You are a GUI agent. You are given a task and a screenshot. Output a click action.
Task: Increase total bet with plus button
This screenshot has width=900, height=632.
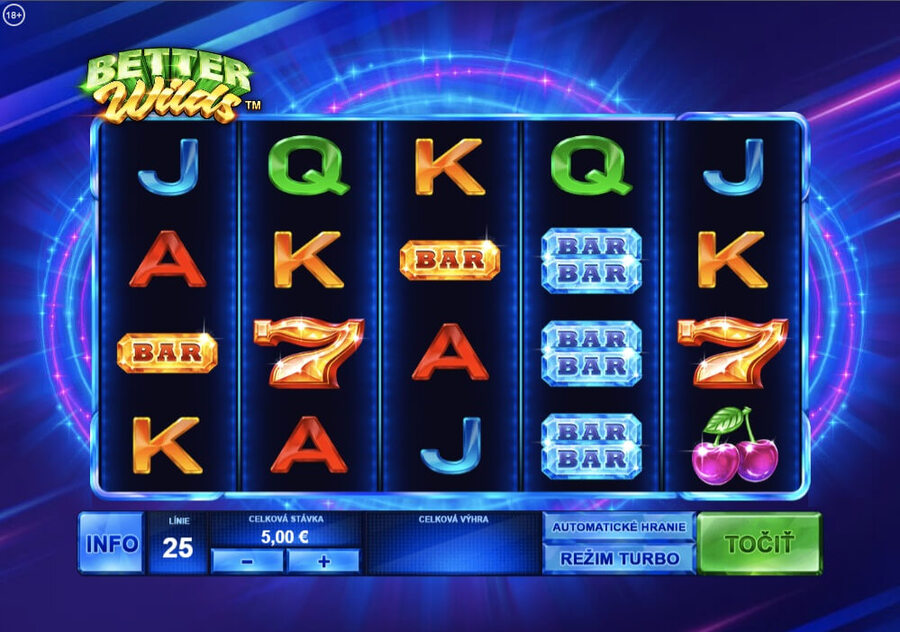pyautogui.click(x=323, y=561)
